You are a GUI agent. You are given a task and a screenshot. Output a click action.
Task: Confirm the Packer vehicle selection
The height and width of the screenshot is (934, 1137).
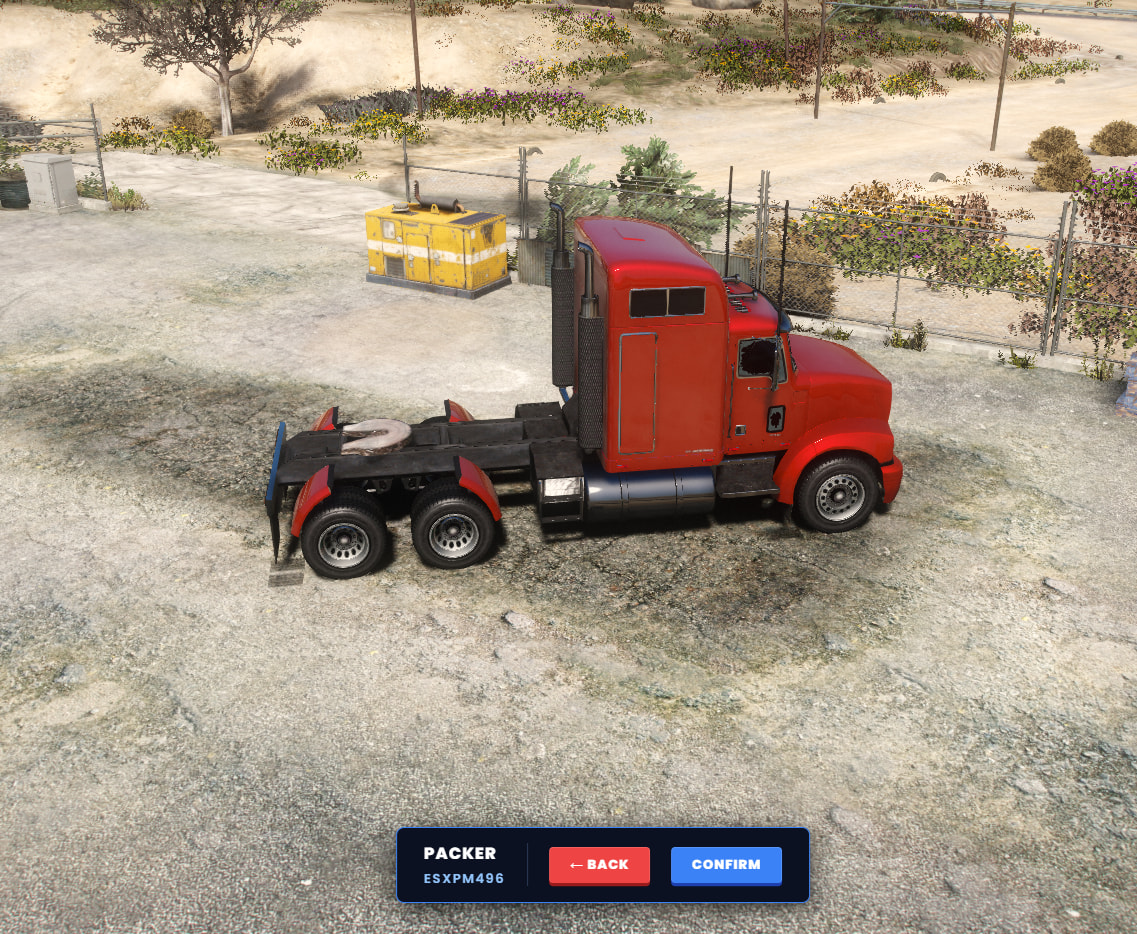pos(726,865)
